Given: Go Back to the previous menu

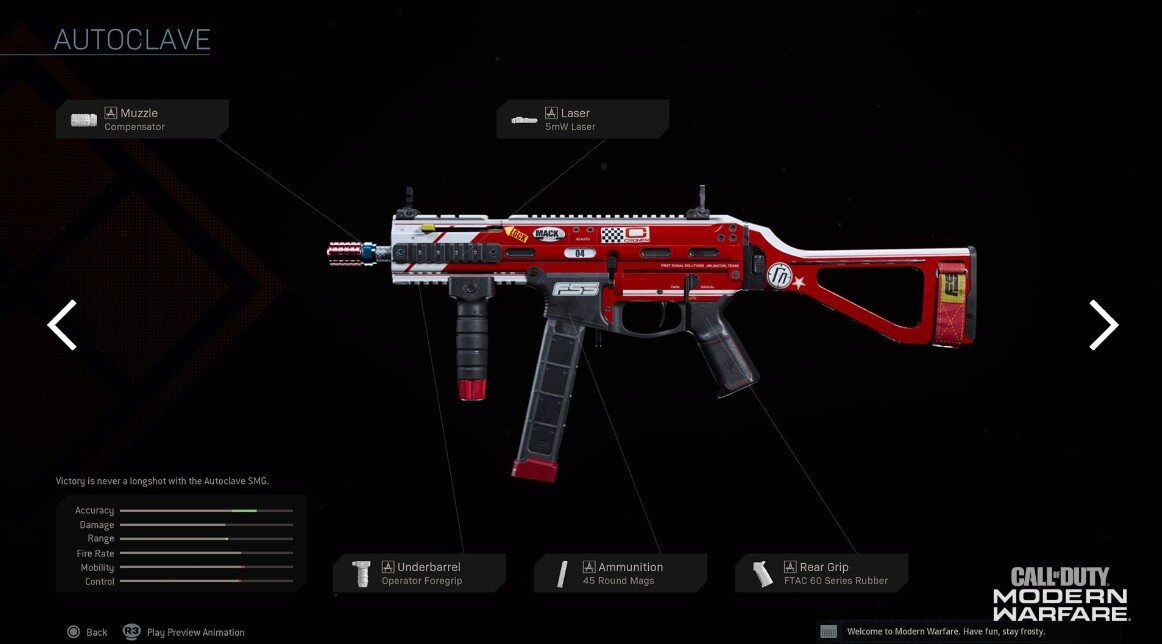Looking at the screenshot, I should (87, 632).
